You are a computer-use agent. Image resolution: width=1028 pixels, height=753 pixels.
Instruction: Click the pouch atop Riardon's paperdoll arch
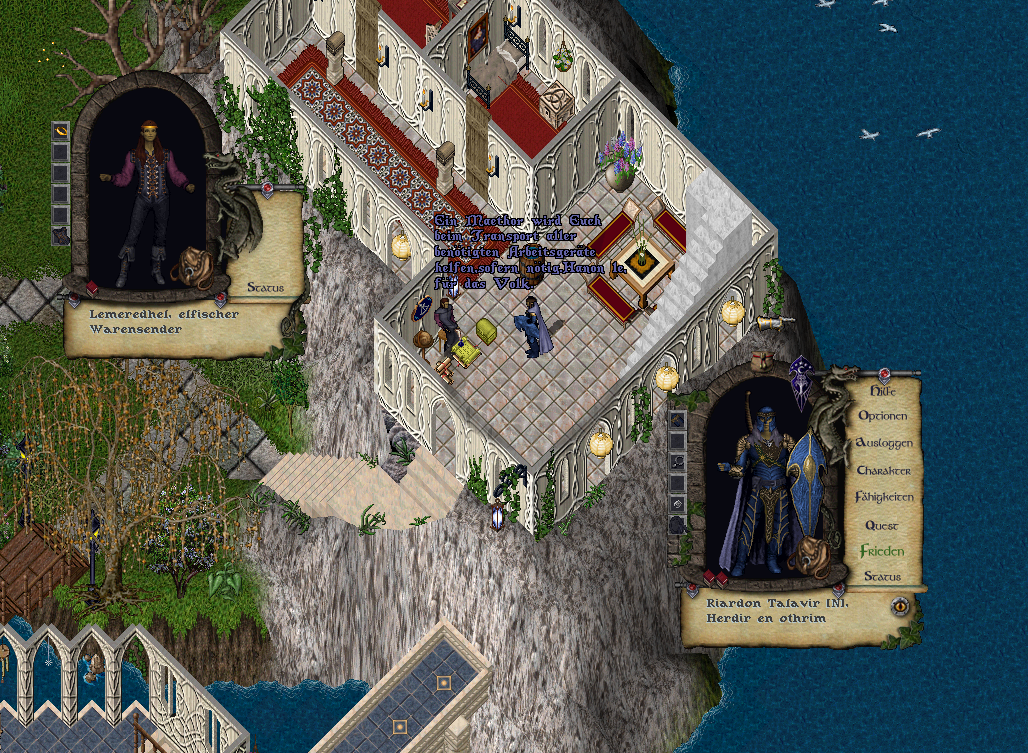[765, 360]
